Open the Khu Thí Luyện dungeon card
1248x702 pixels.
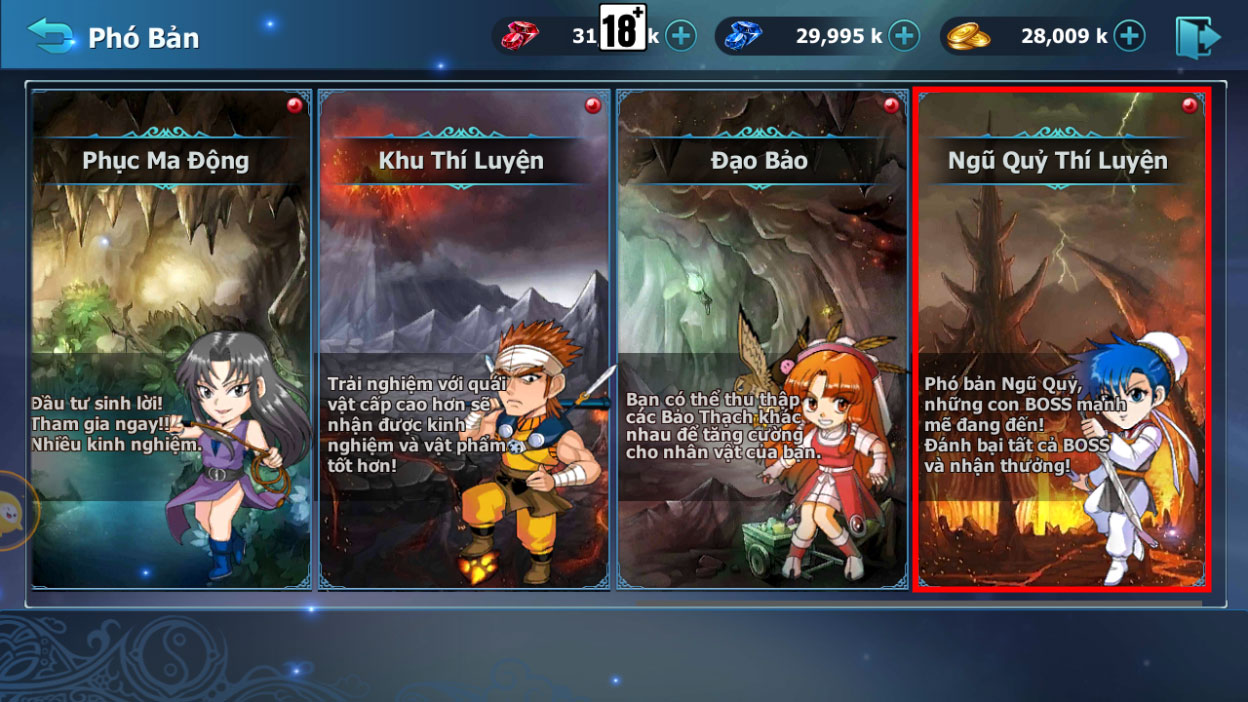pyautogui.click(x=464, y=339)
